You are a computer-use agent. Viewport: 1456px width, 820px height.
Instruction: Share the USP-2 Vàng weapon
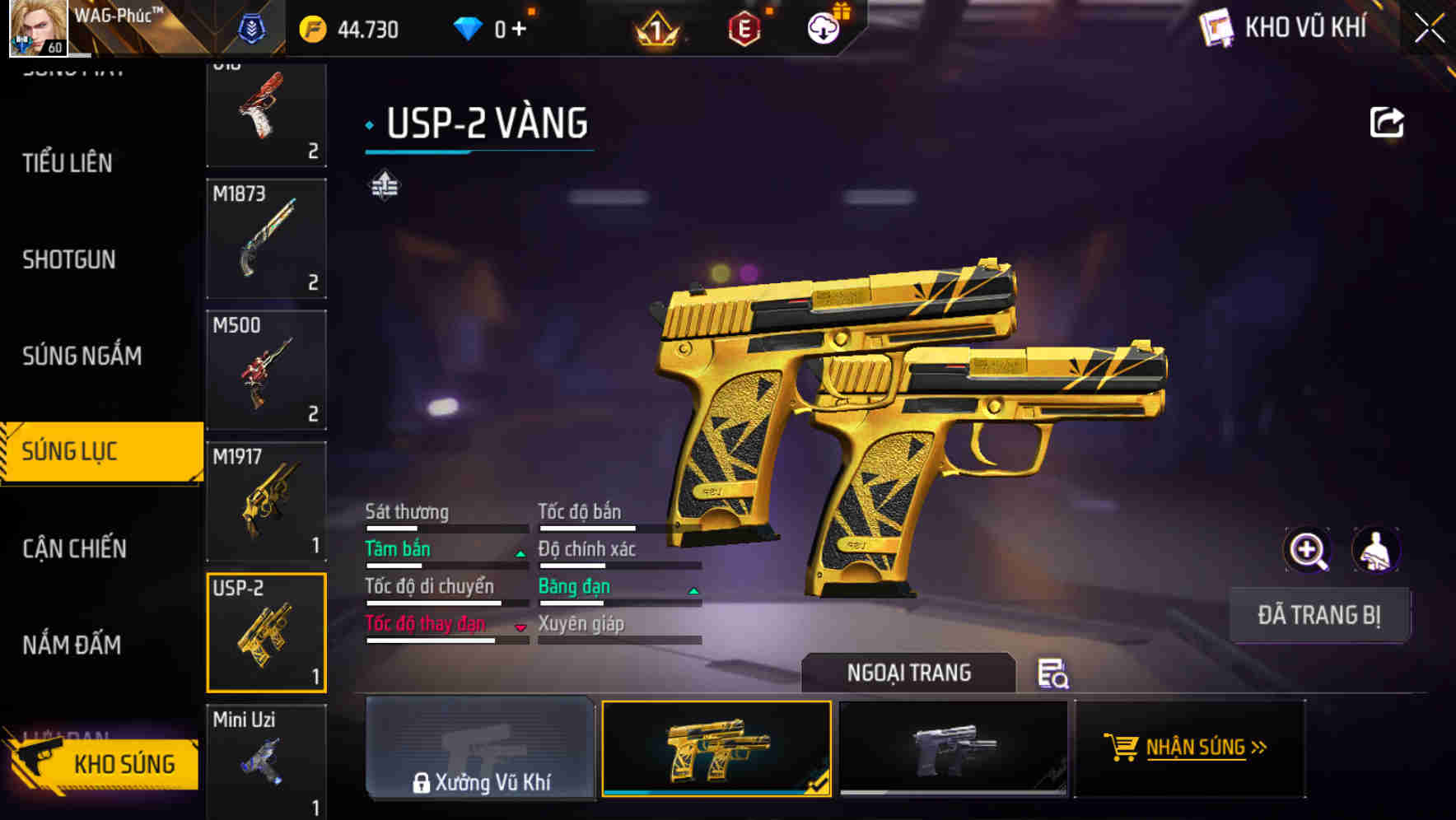click(1387, 120)
